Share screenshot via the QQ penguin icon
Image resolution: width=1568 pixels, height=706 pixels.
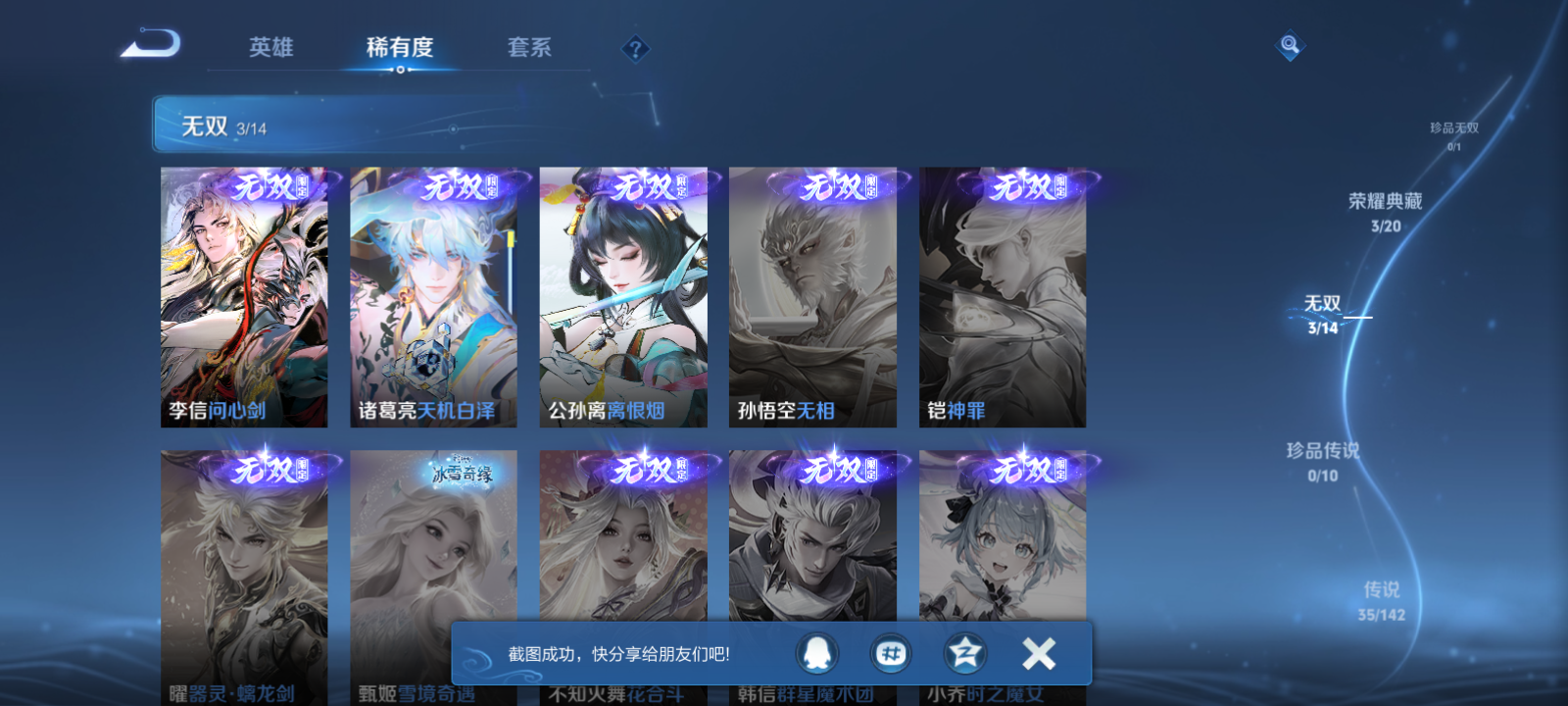[x=817, y=654]
